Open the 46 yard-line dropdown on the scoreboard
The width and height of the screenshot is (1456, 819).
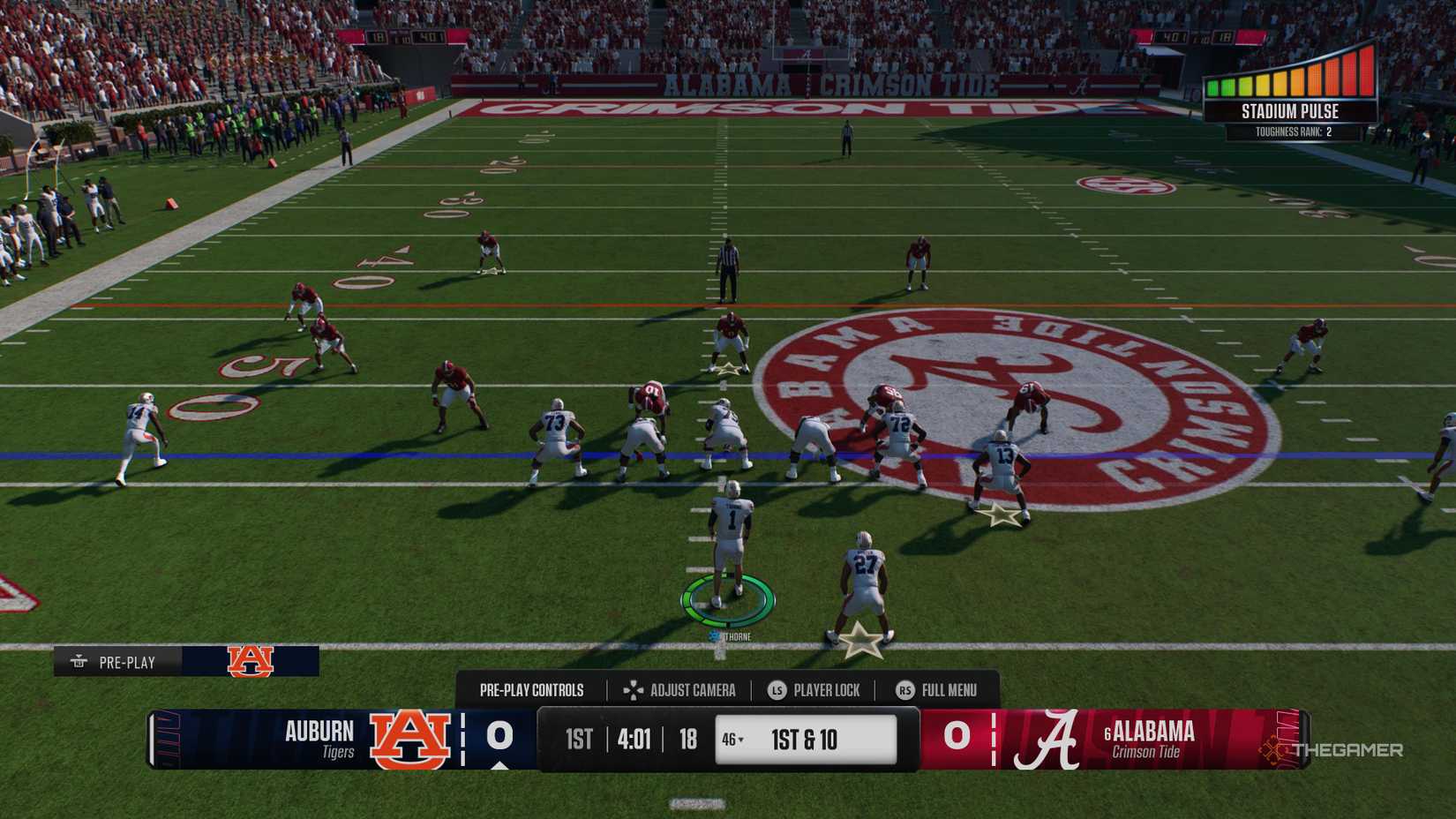click(x=731, y=740)
